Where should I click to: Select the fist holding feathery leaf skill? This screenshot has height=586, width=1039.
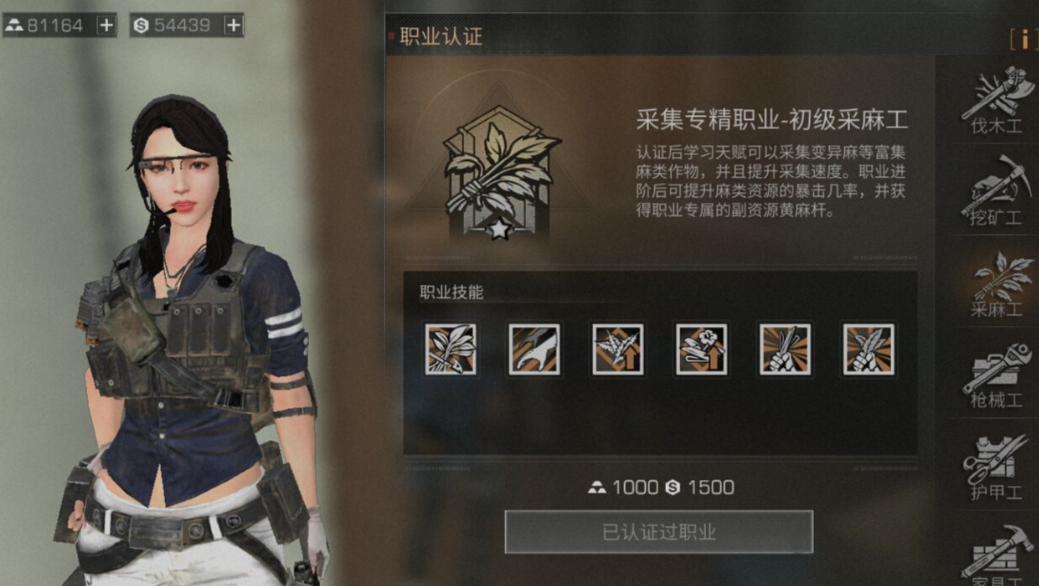868,349
